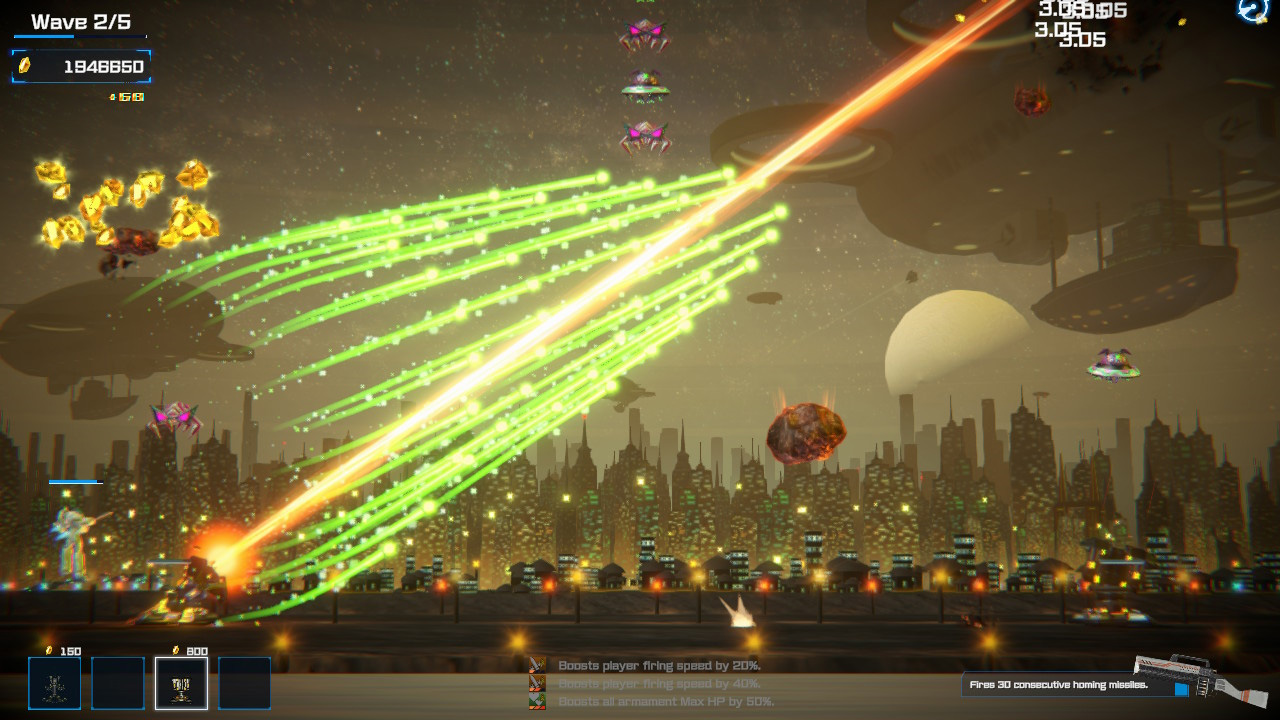Image resolution: width=1280 pixels, height=720 pixels.
Task: Click the rightmost empty armament slot
Action: (x=245, y=683)
